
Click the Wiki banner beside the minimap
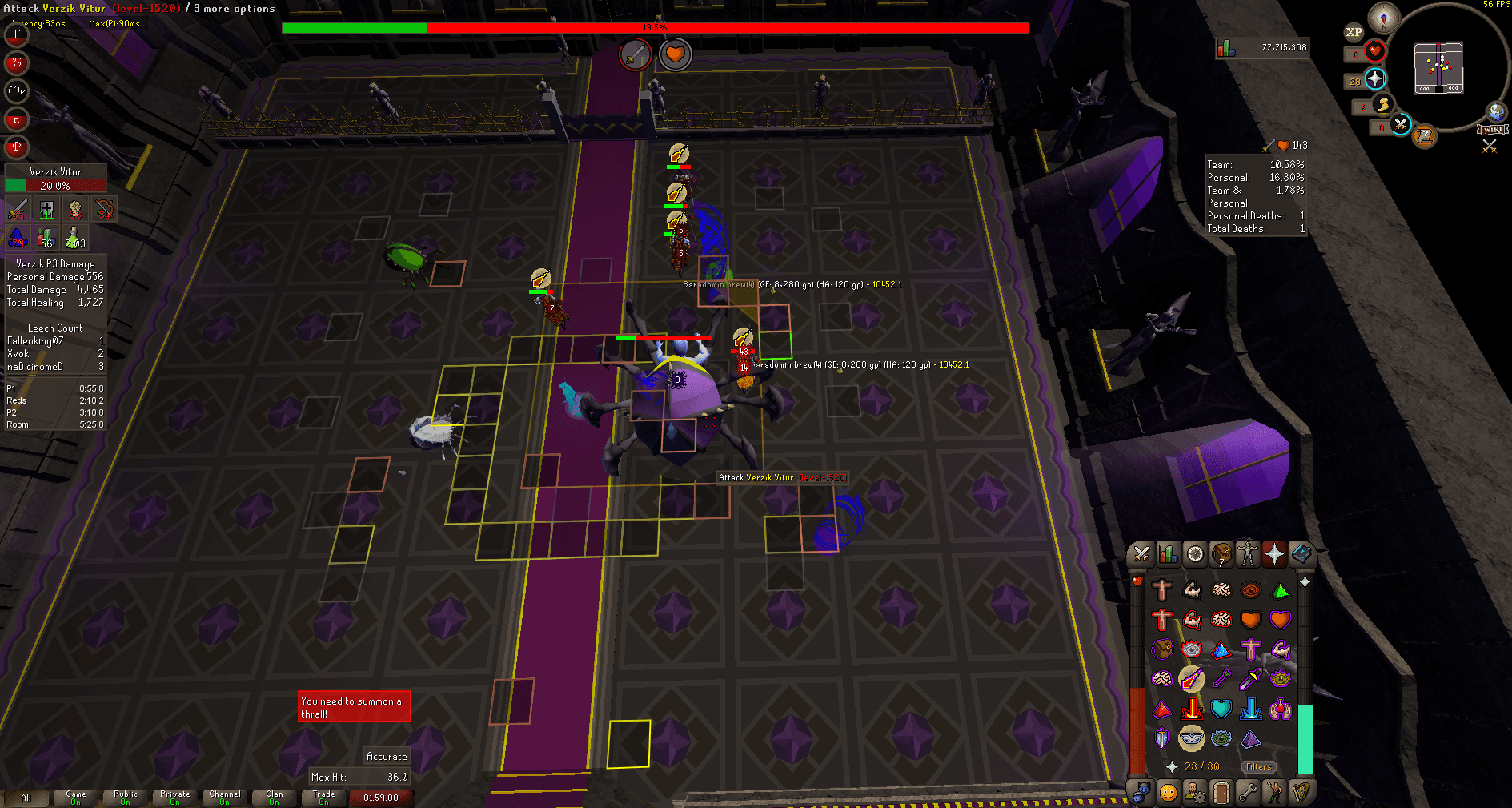tap(1490, 129)
